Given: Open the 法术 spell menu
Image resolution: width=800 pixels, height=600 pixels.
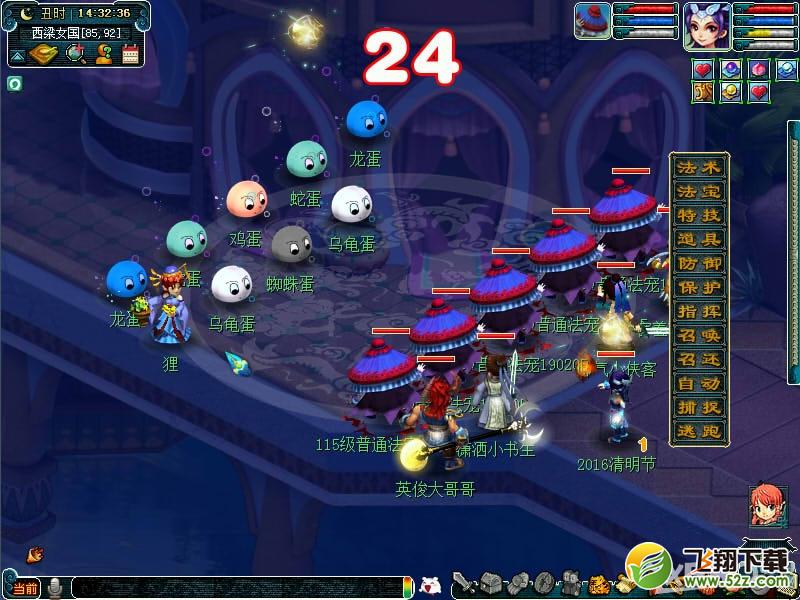Looking at the screenshot, I should coord(698,167).
